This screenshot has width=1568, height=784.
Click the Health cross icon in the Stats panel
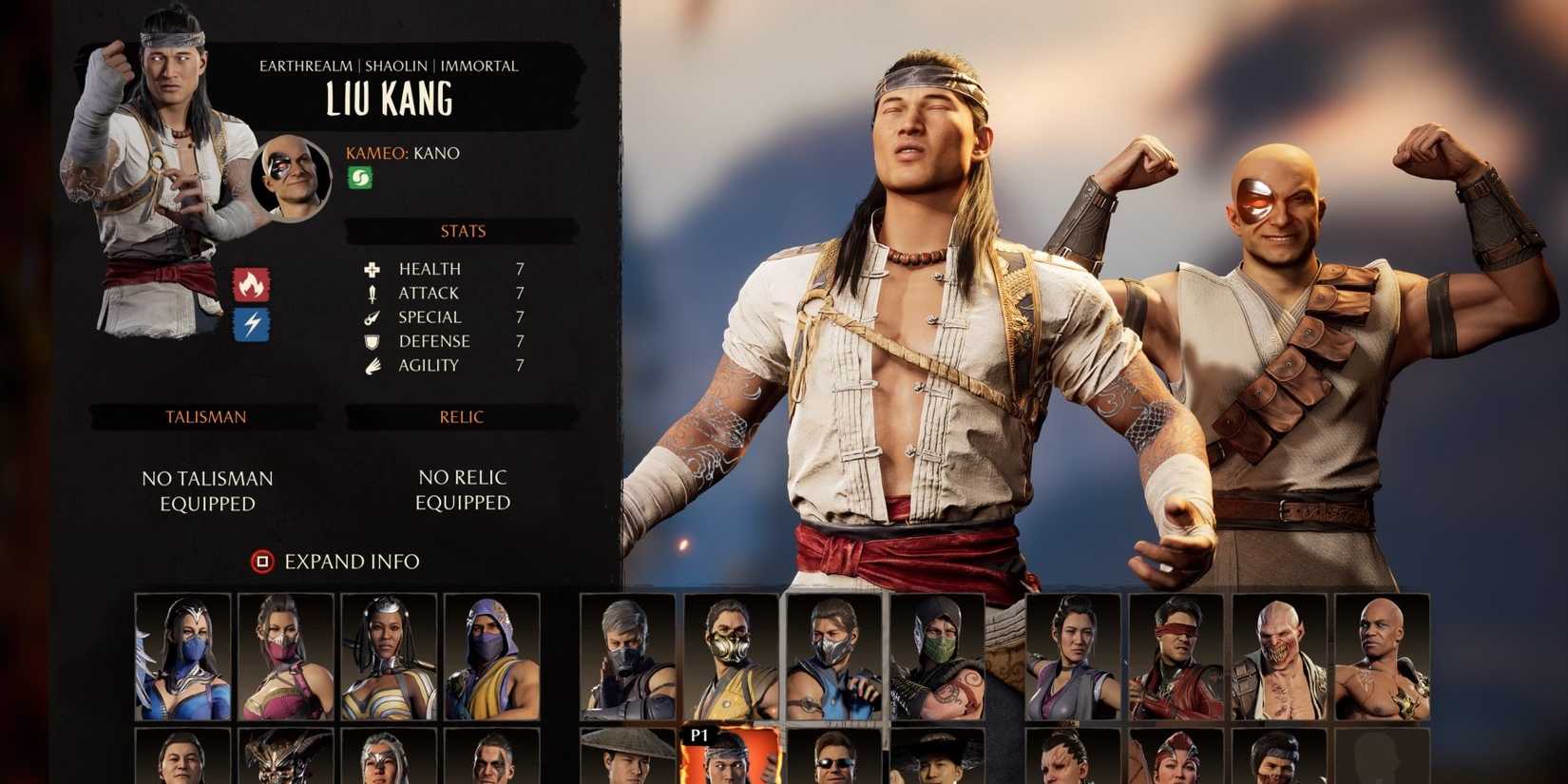pyautogui.click(x=371, y=269)
